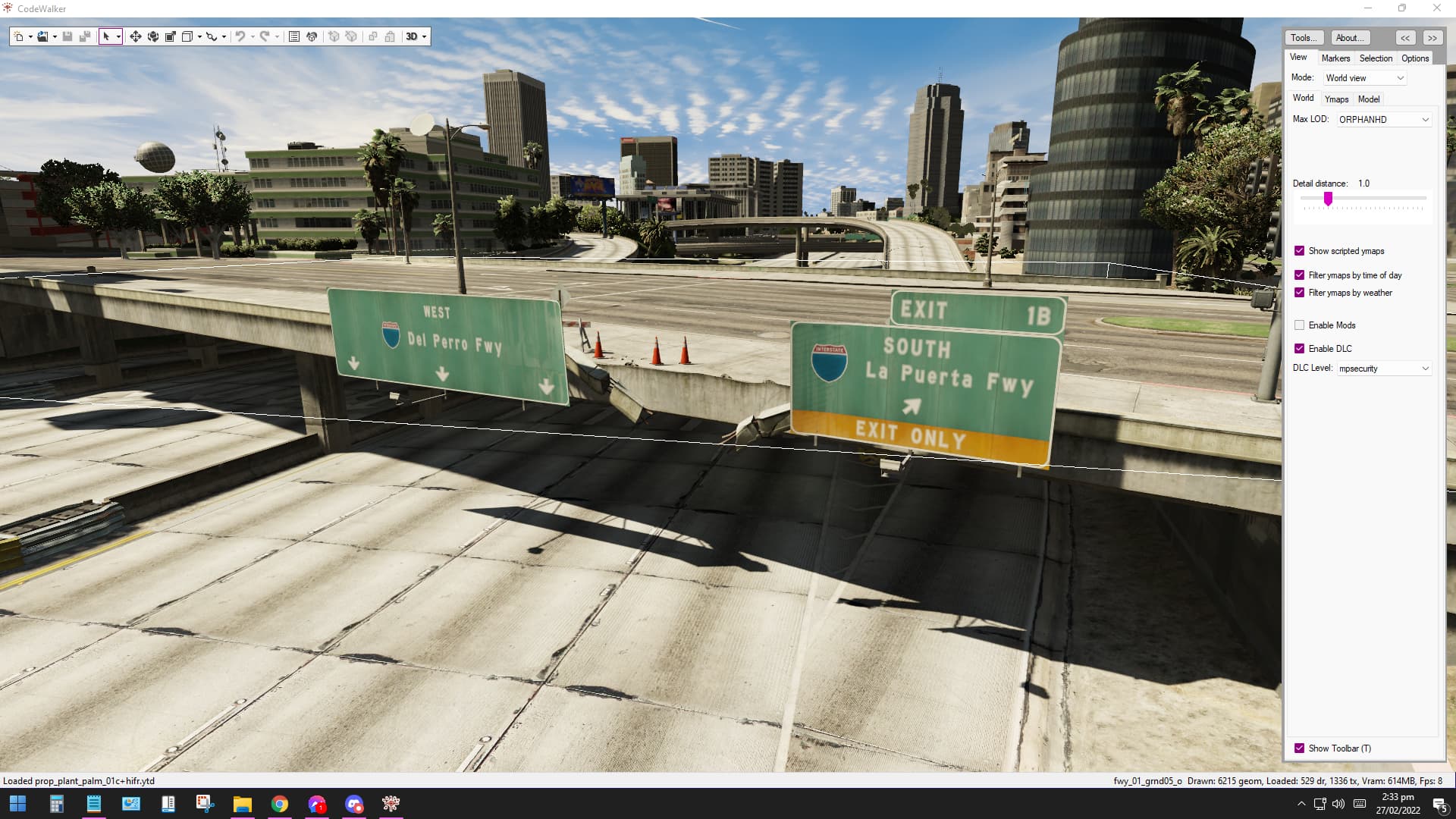Select the Rotate widget tool

pyautogui.click(x=153, y=36)
